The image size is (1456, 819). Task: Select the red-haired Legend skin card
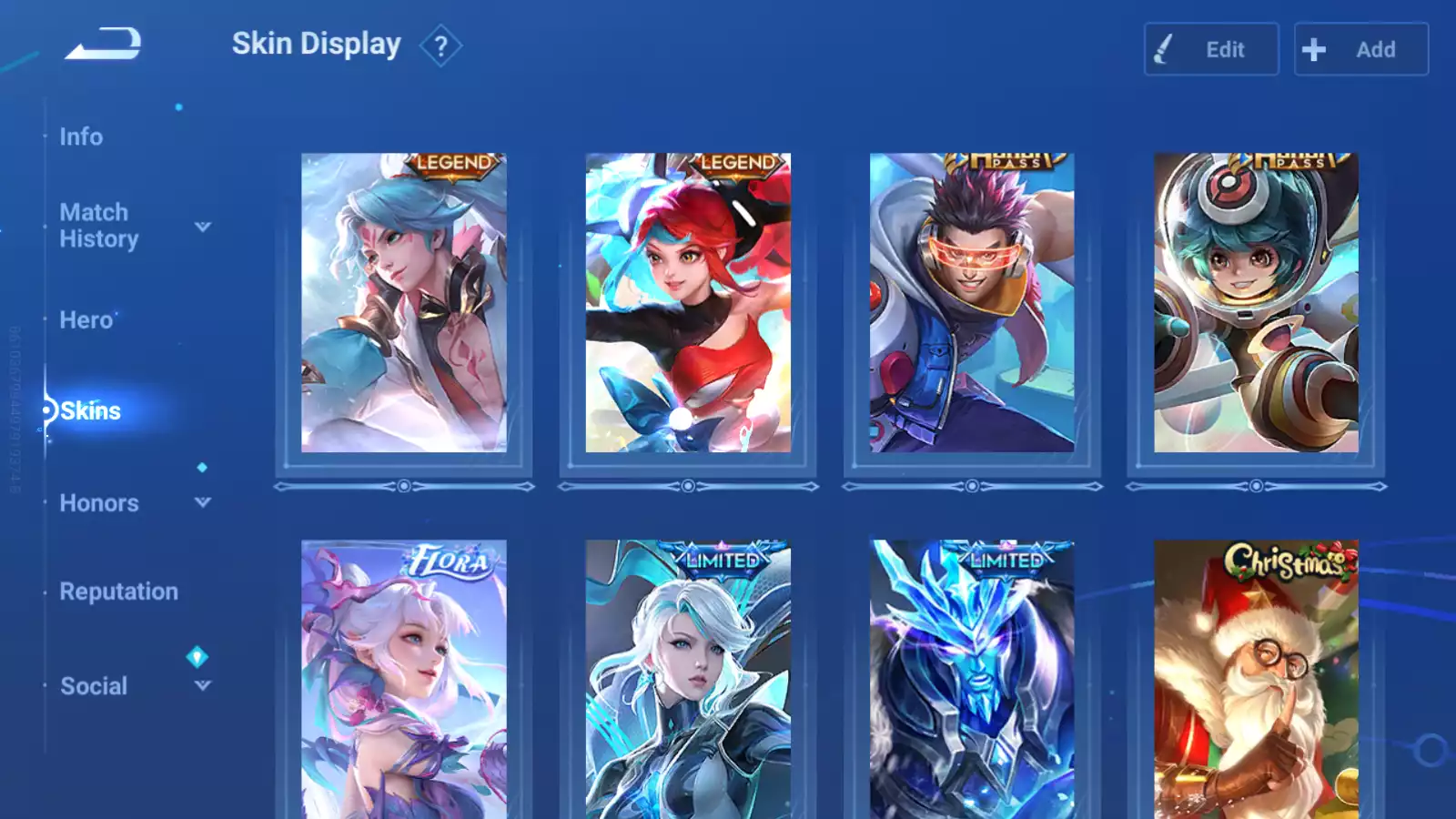pyautogui.click(x=688, y=302)
